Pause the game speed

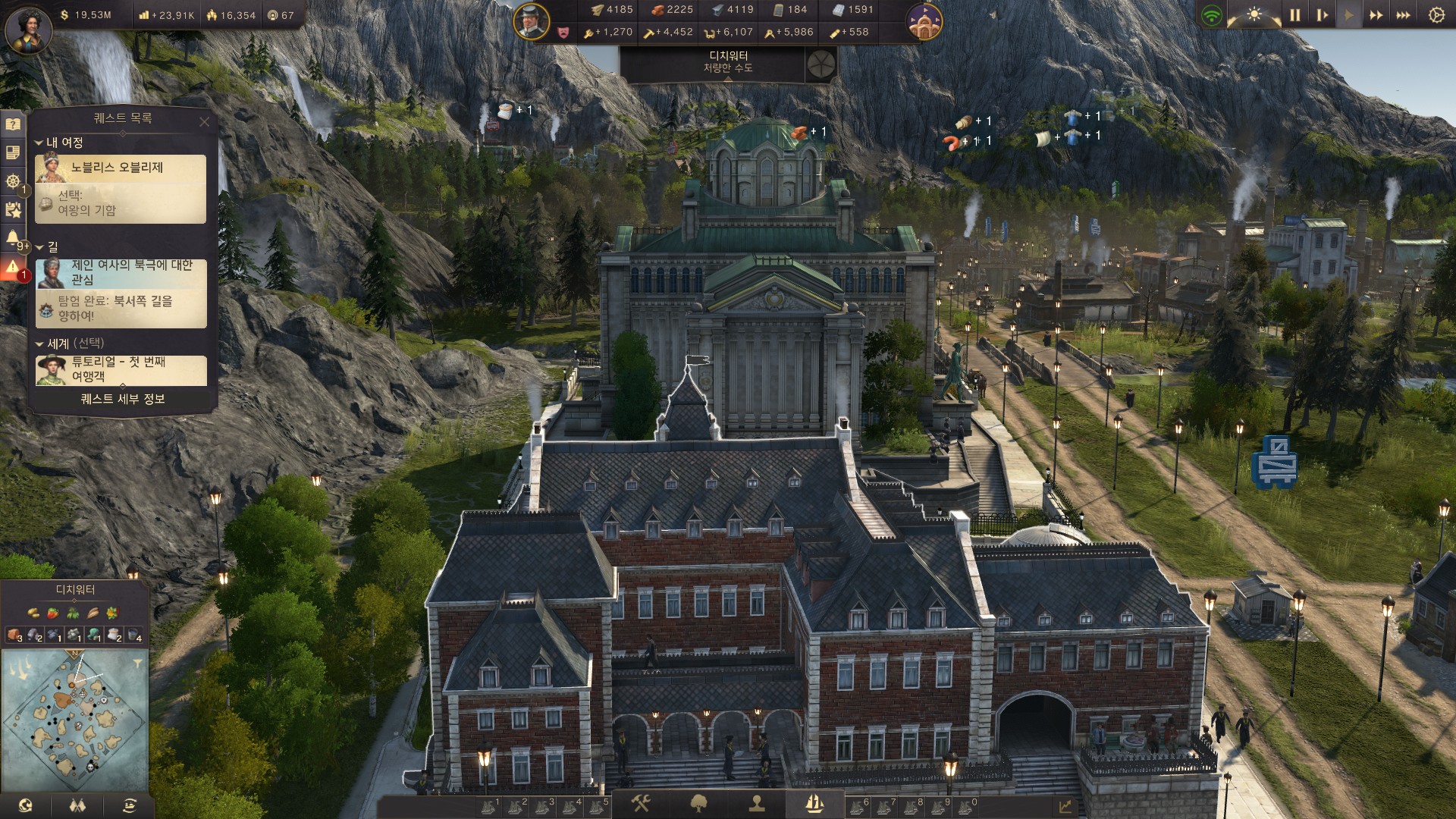click(x=1294, y=15)
